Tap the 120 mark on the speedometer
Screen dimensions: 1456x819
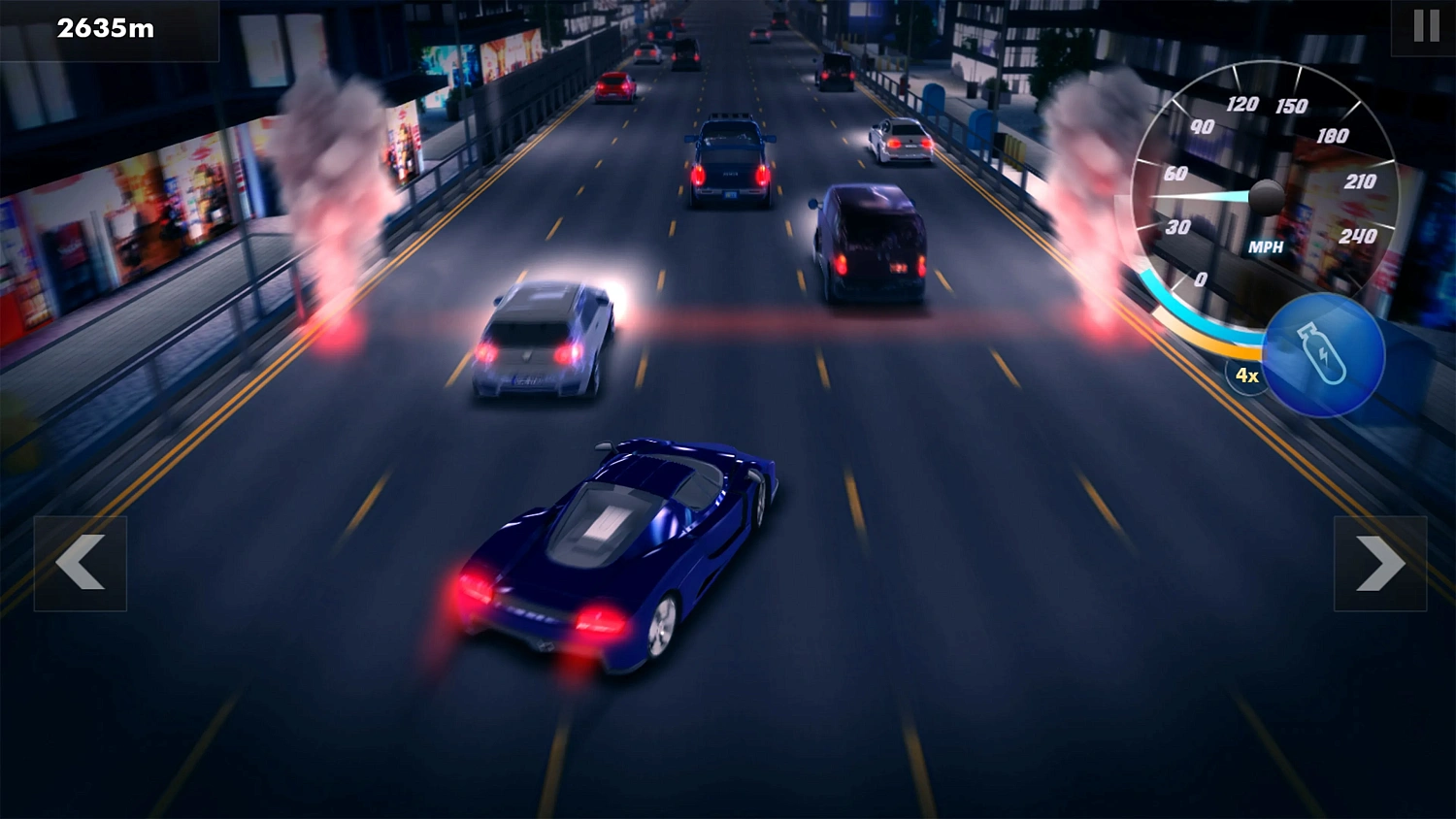click(1241, 104)
